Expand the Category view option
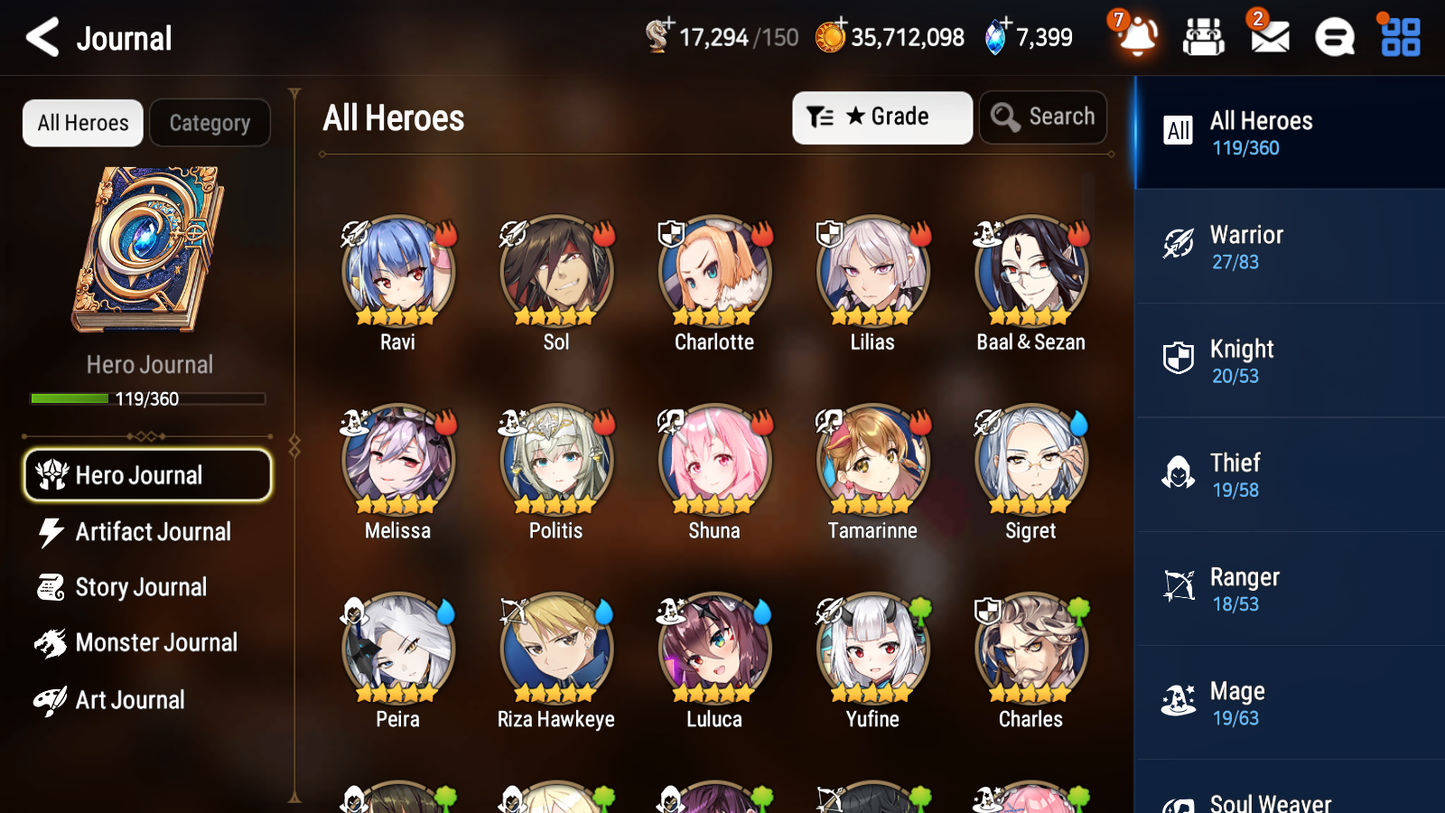 (x=209, y=123)
